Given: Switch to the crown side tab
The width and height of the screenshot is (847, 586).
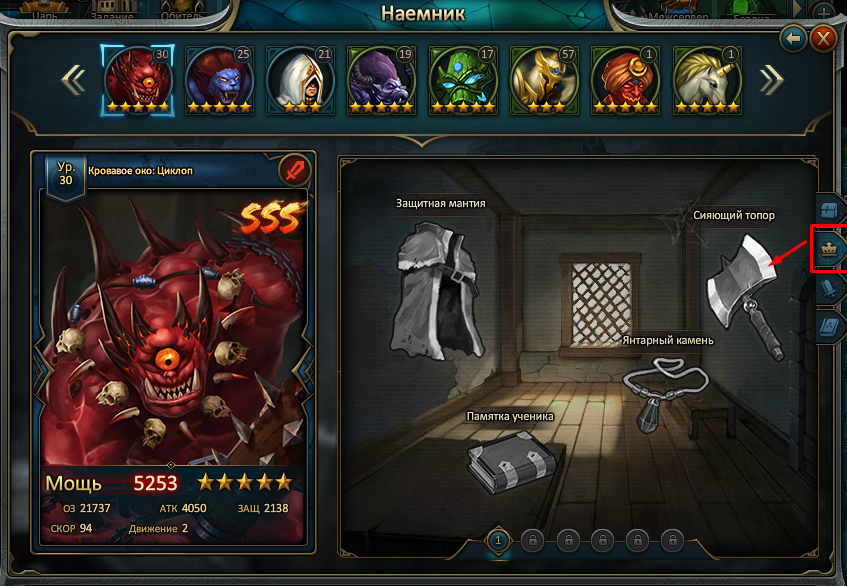Looking at the screenshot, I should click(829, 250).
